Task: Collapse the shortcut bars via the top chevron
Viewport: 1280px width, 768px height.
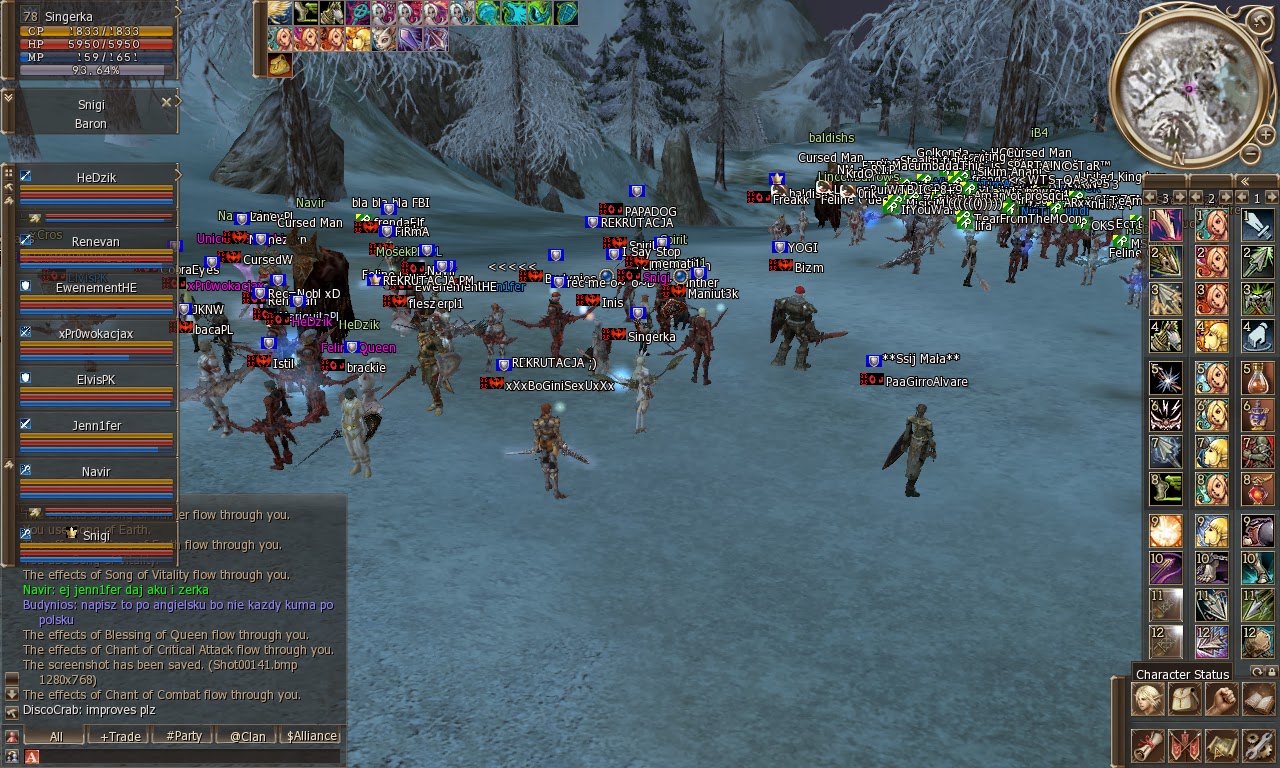Action: tap(1245, 181)
